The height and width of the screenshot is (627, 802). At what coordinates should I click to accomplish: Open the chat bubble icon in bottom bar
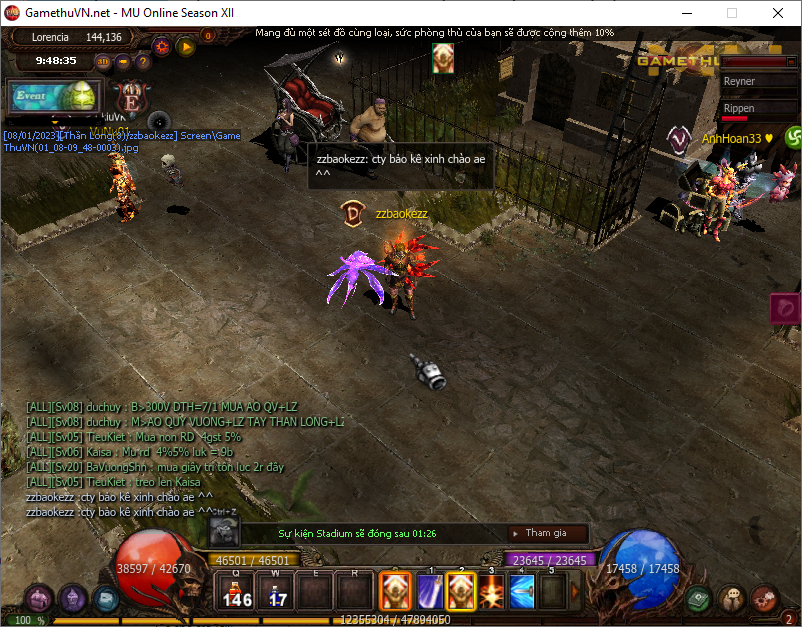(732, 598)
